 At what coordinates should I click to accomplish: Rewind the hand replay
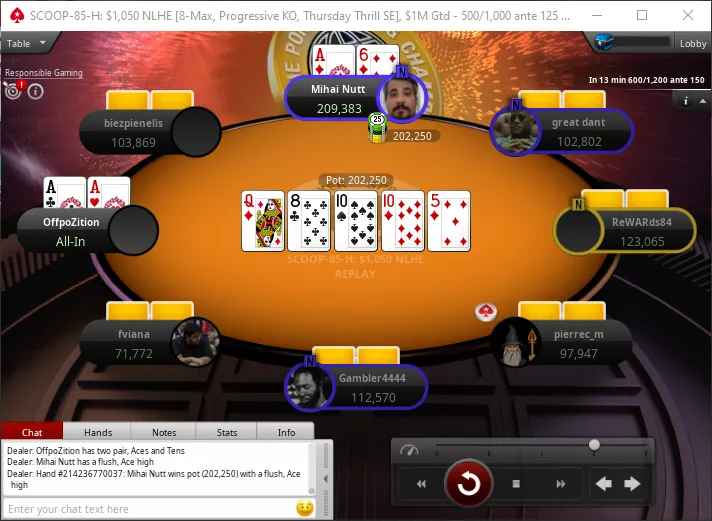(x=421, y=484)
